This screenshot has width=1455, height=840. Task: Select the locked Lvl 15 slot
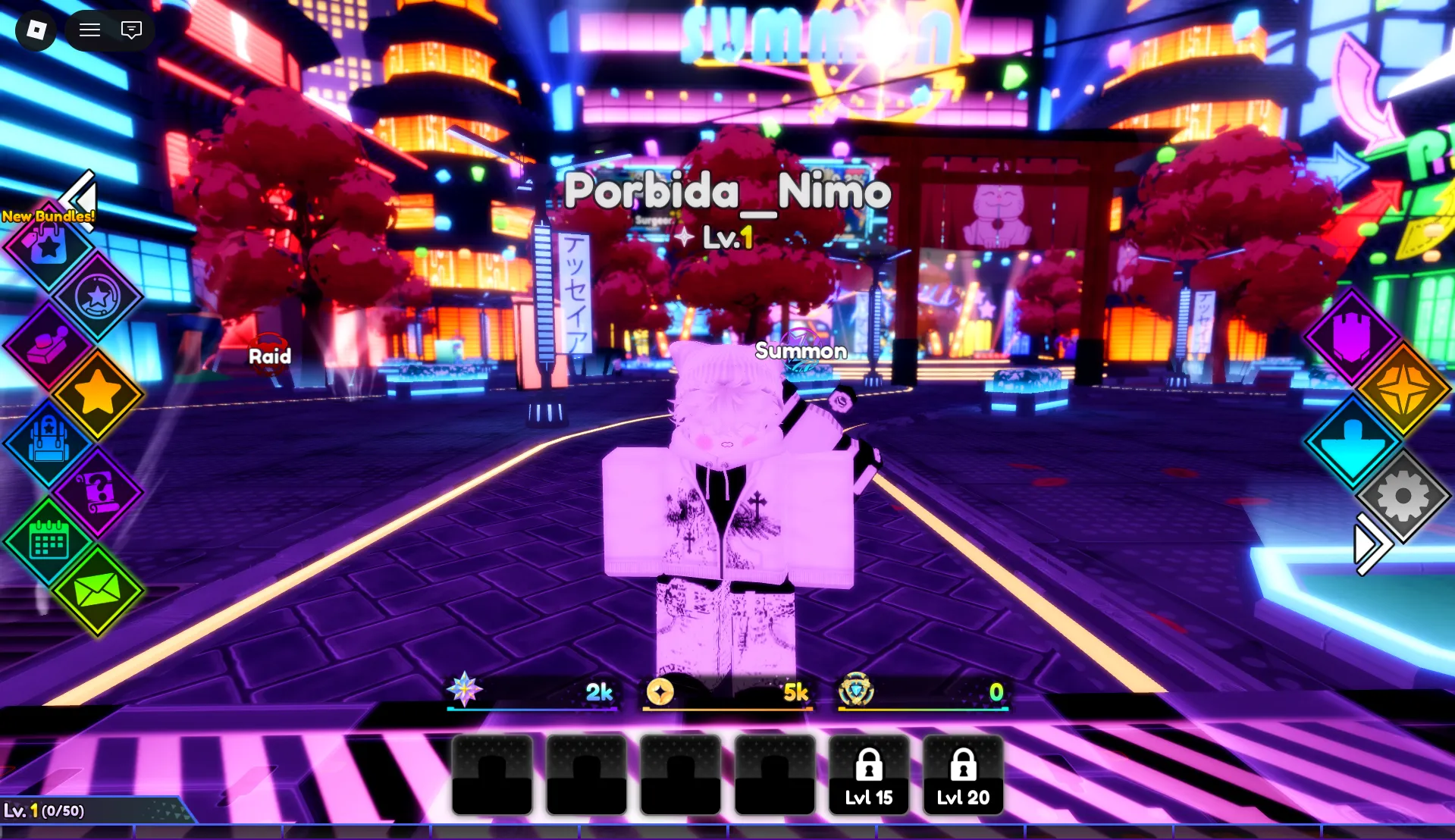pos(868,775)
